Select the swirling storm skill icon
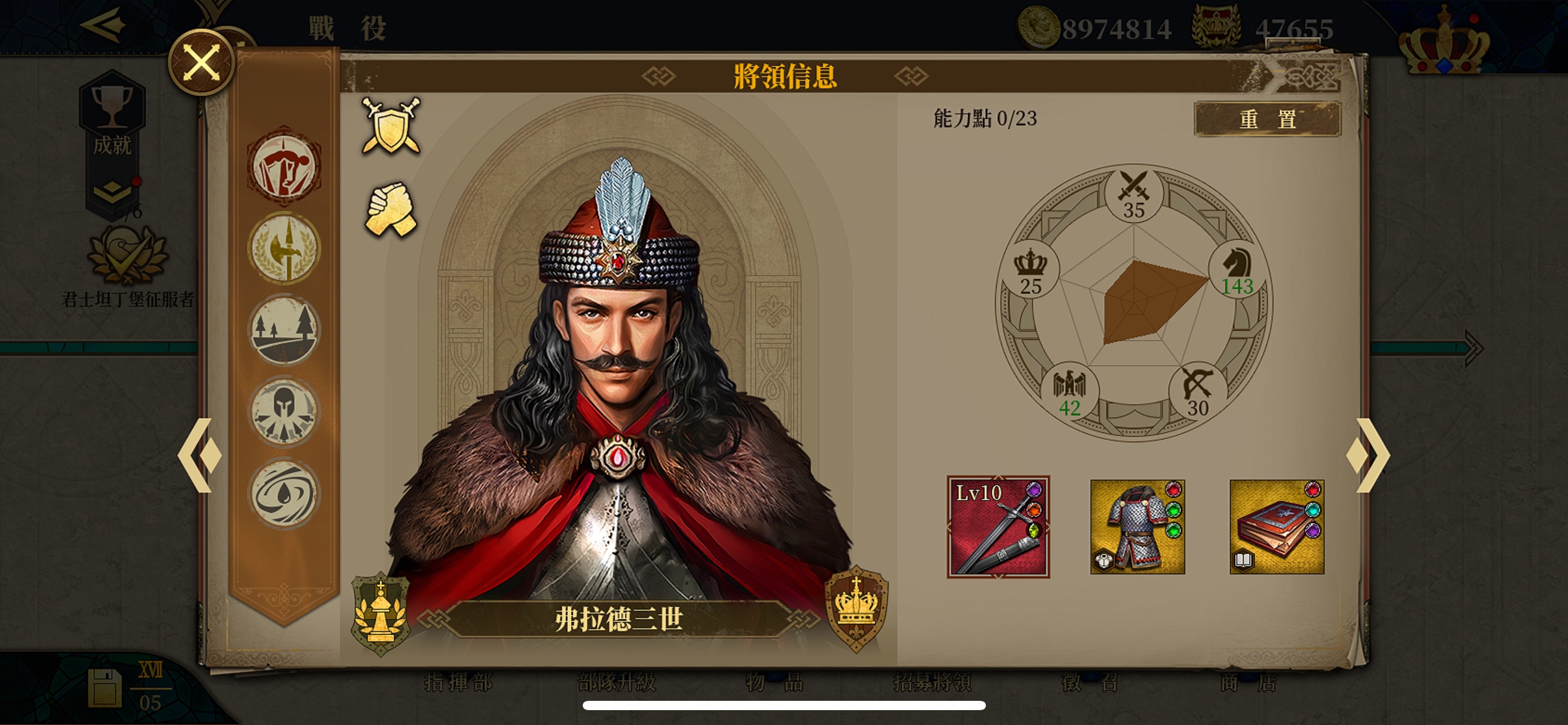Screen dimensions: 1568x725 [x=284, y=494]
